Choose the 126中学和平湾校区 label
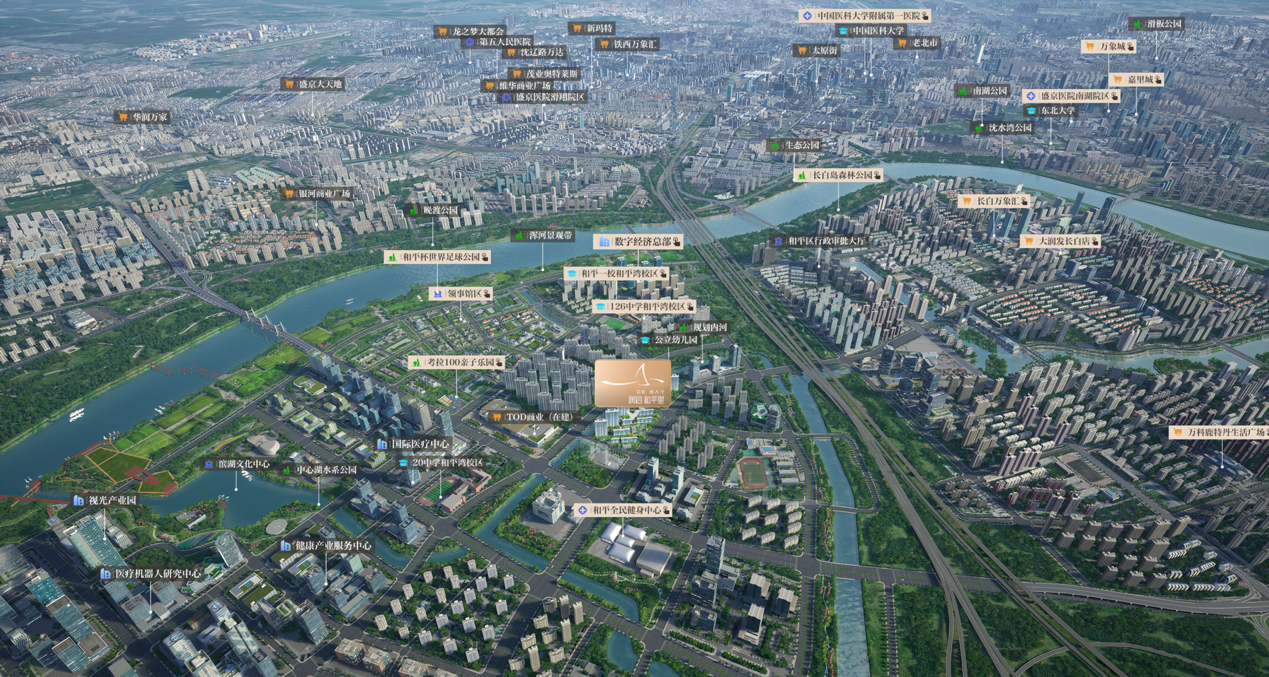Screen dimensions: 1269x677 point(644,306)
